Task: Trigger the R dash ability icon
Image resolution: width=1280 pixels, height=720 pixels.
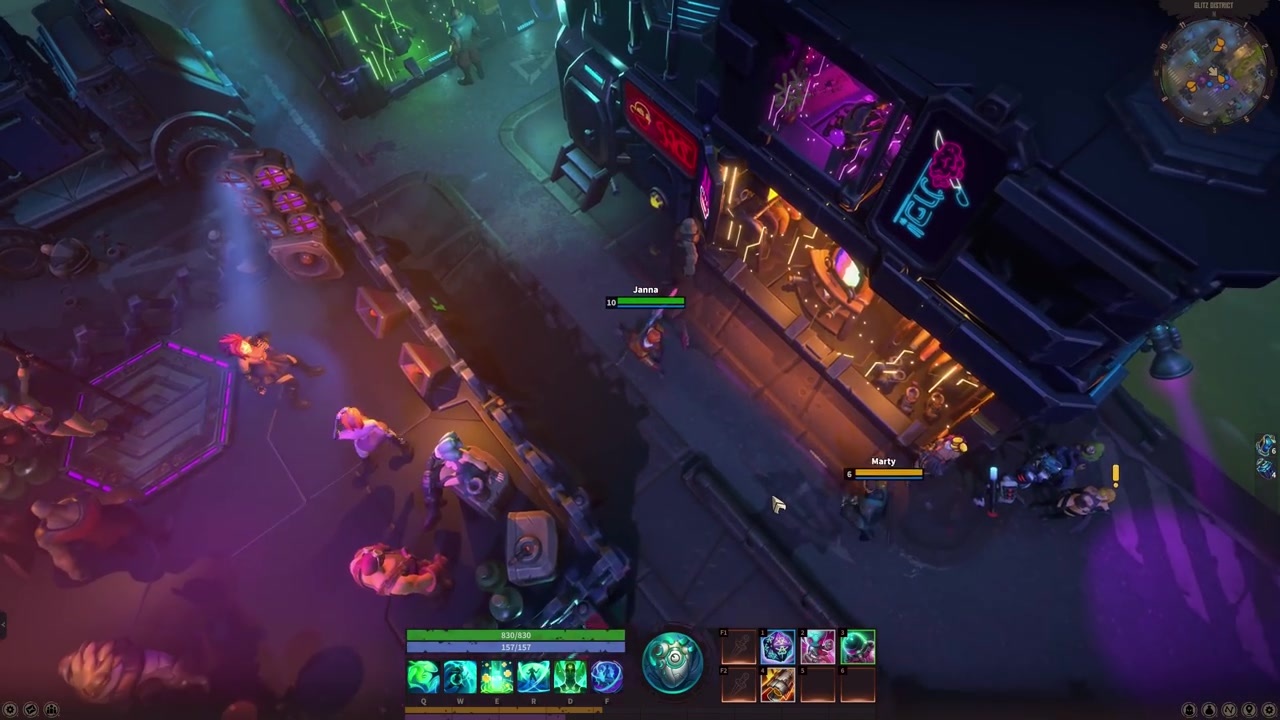Action: 533,678
